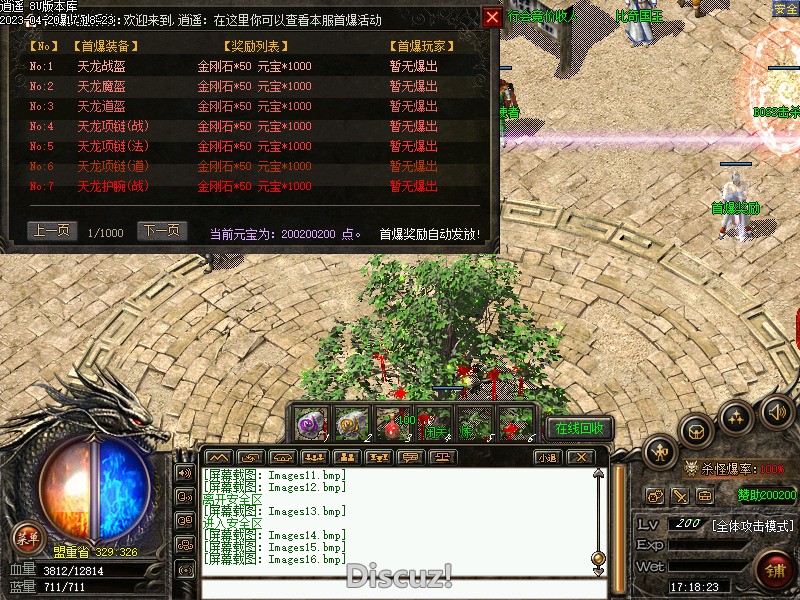Click the crossed sword small button
This screenshot has width=800, height=600.
pos(680,496)
